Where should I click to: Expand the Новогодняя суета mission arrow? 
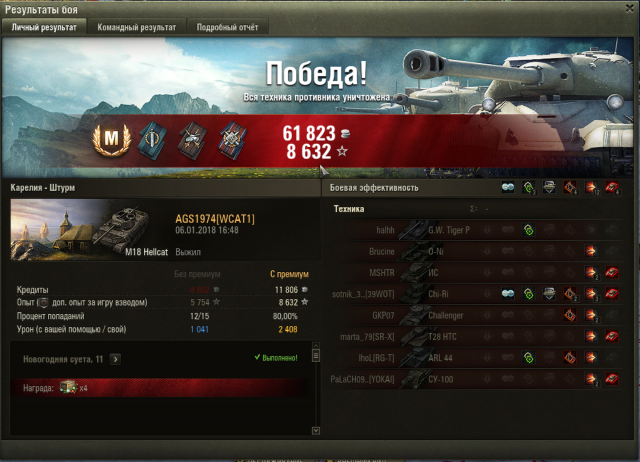(x=116, y=358)
